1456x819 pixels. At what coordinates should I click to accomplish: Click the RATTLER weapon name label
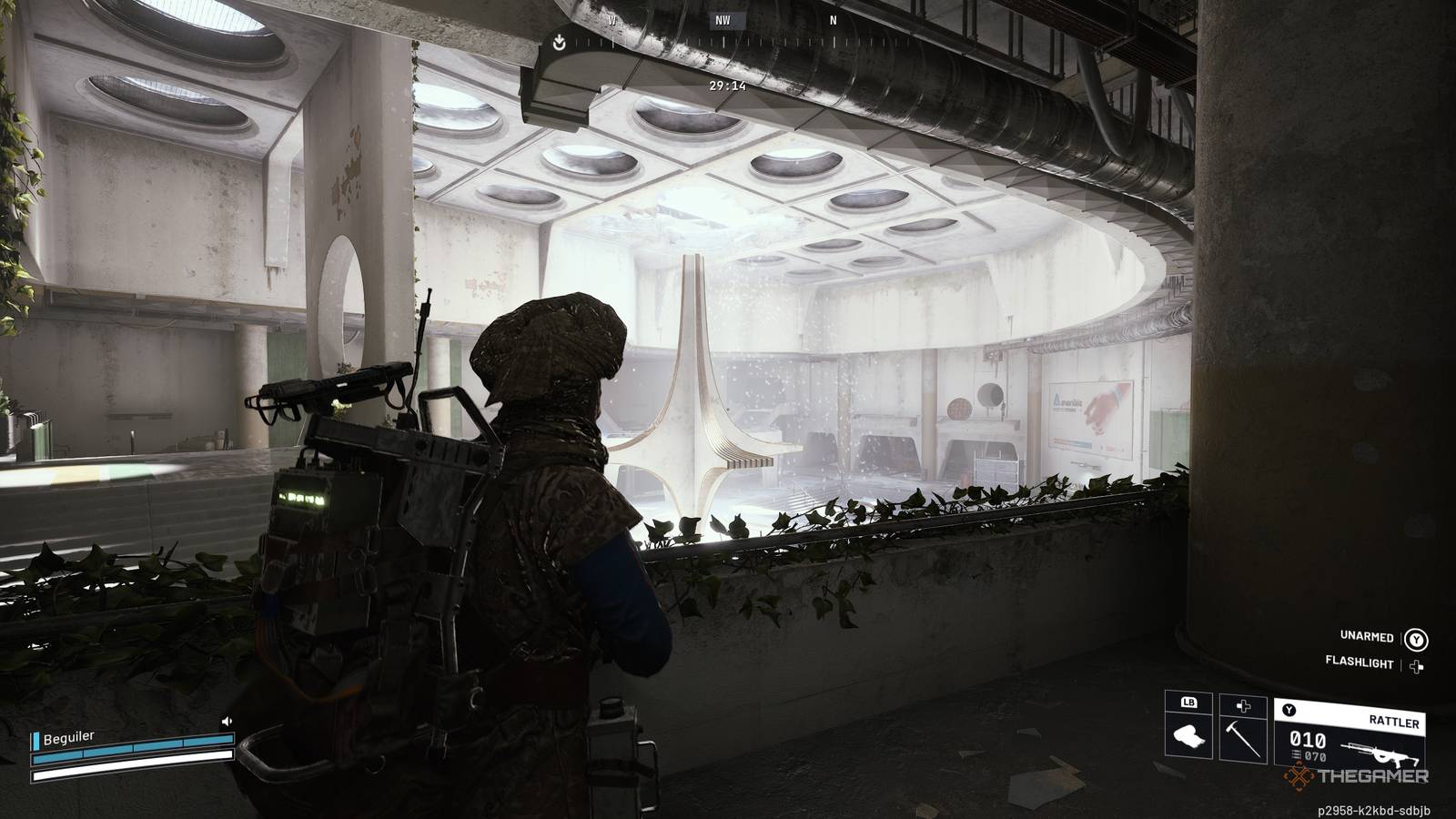tap(1395, 721)
